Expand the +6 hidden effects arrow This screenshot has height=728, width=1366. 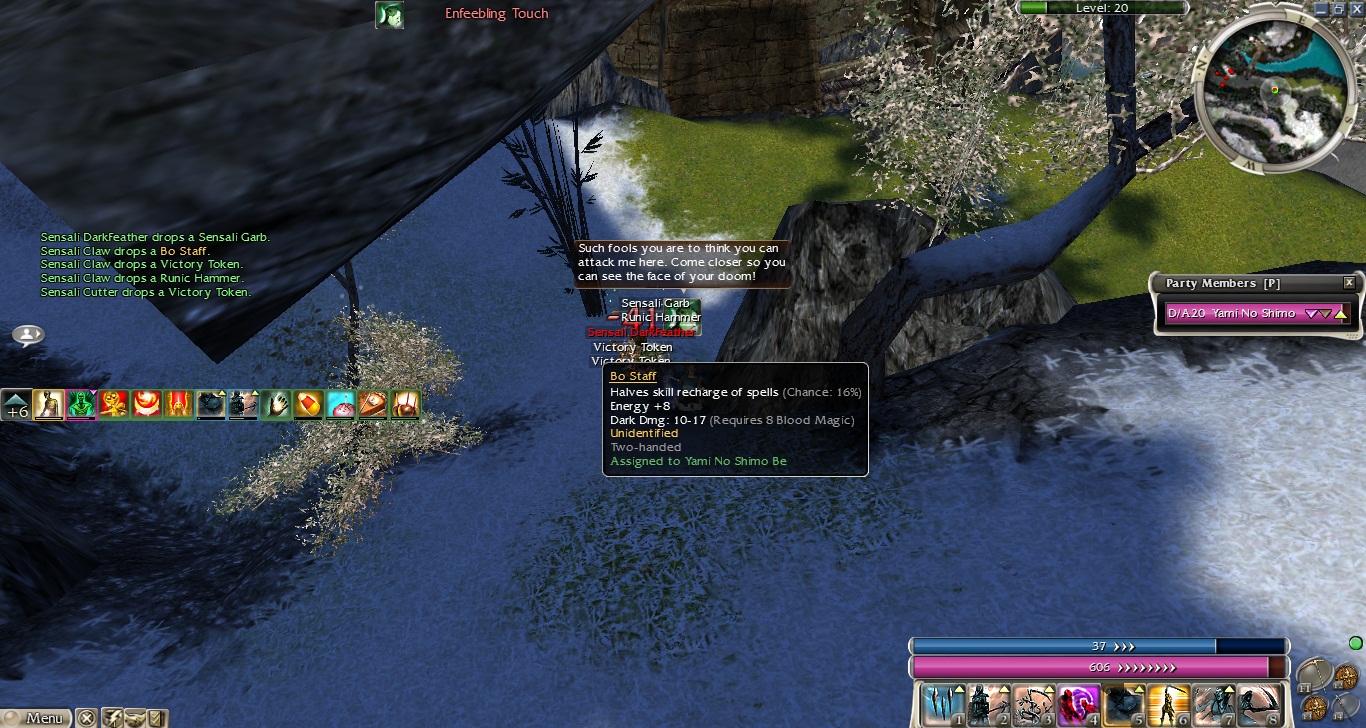[16, 404]
